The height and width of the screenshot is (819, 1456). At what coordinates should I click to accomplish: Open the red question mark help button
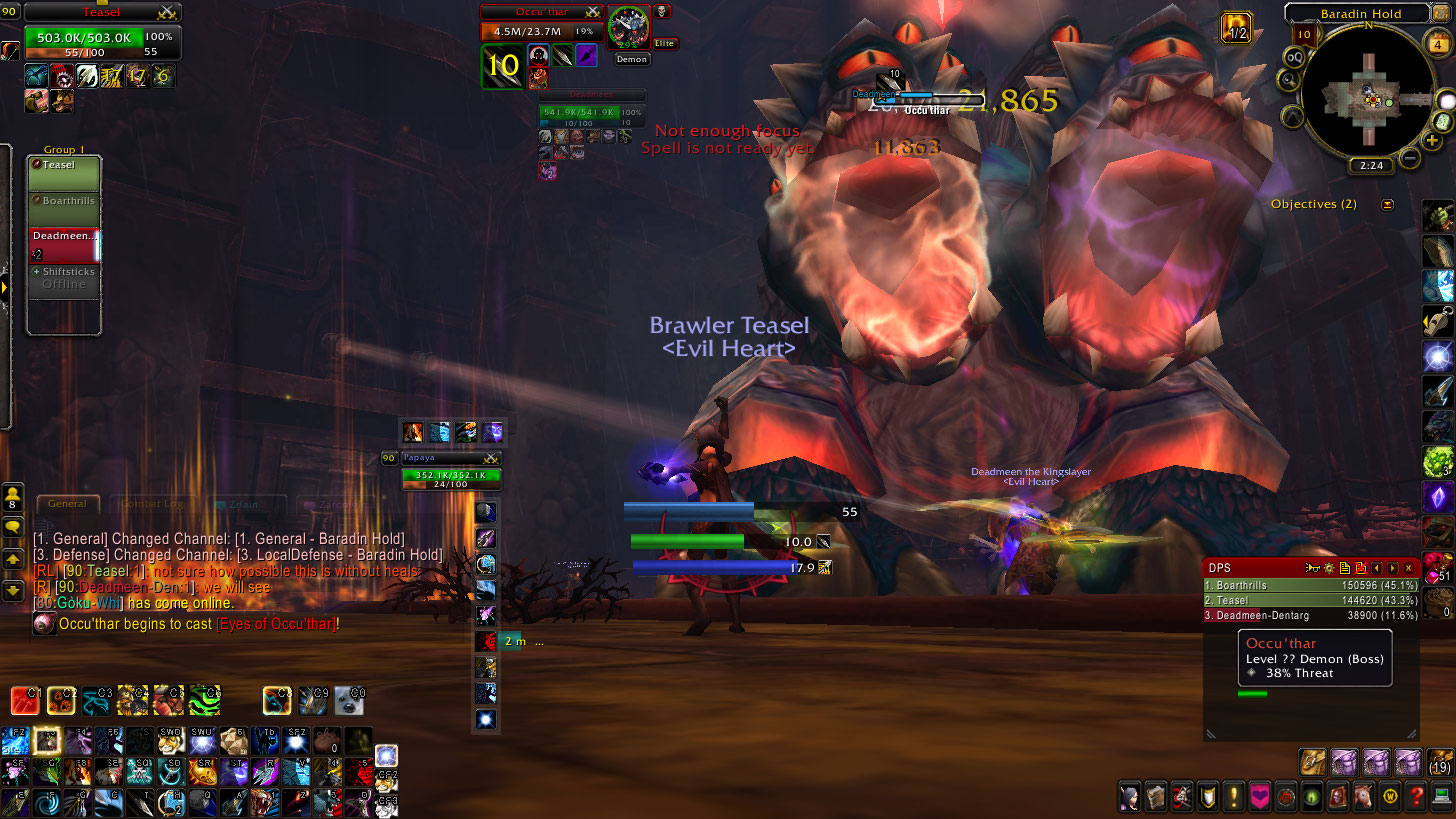[x=1415, y=797]
